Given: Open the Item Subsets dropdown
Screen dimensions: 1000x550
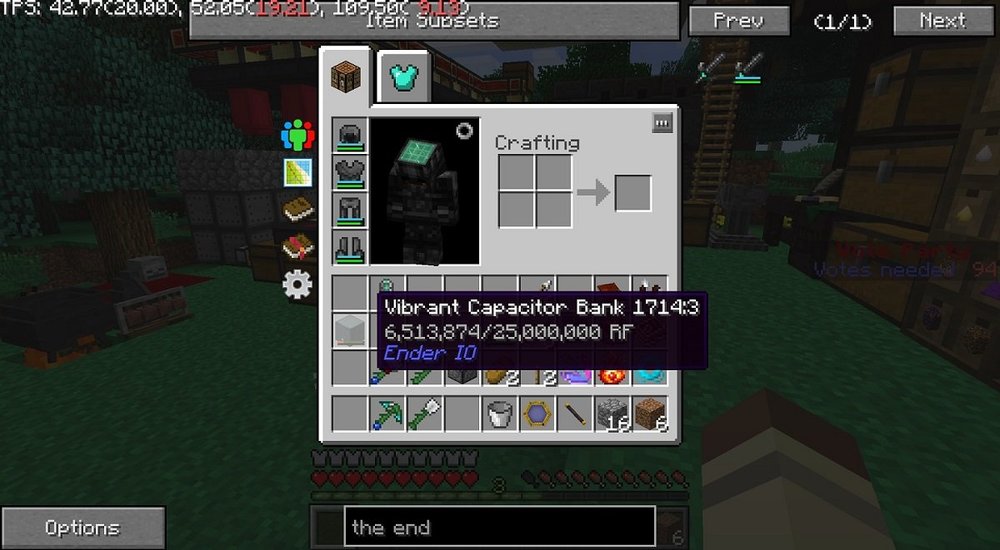Looking at the screenshot, I should coord(434,21).
